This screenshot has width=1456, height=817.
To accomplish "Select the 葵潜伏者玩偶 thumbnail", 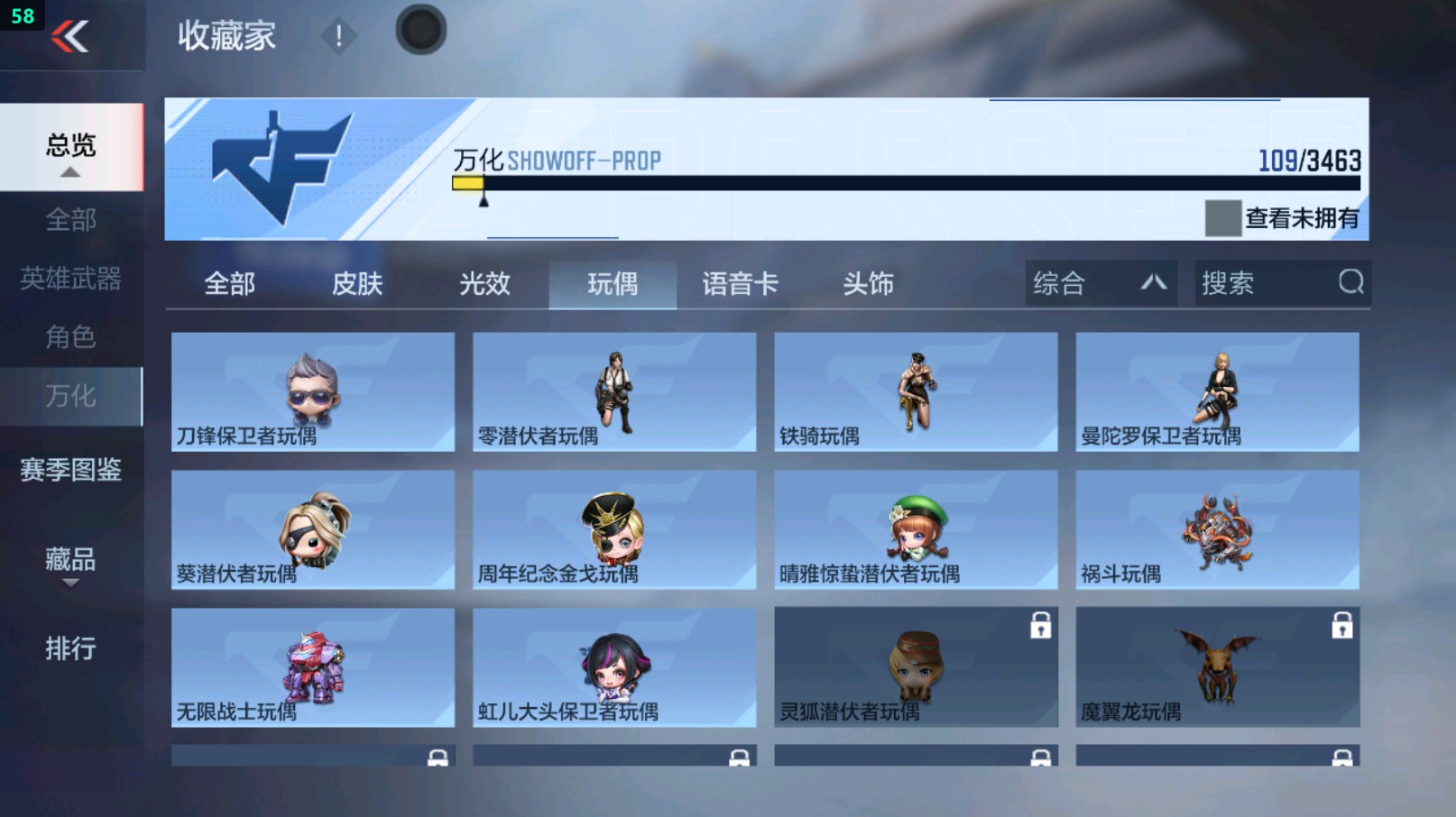I will pyautogui.click(x=312, y=526).
